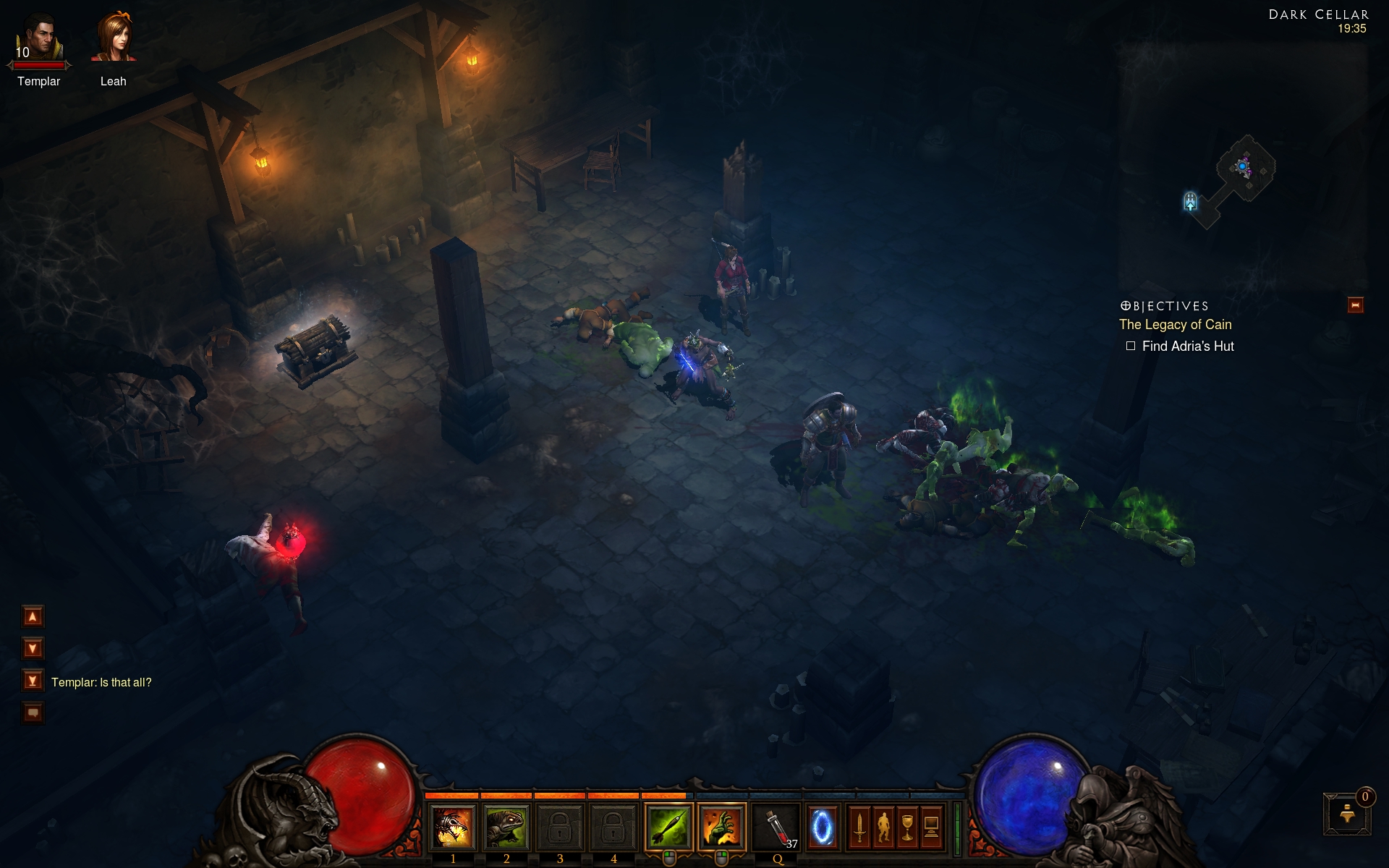The width and height of the screenshot is (1389, 868).
Task: Open the blue town portal
Action: point(822,827)
